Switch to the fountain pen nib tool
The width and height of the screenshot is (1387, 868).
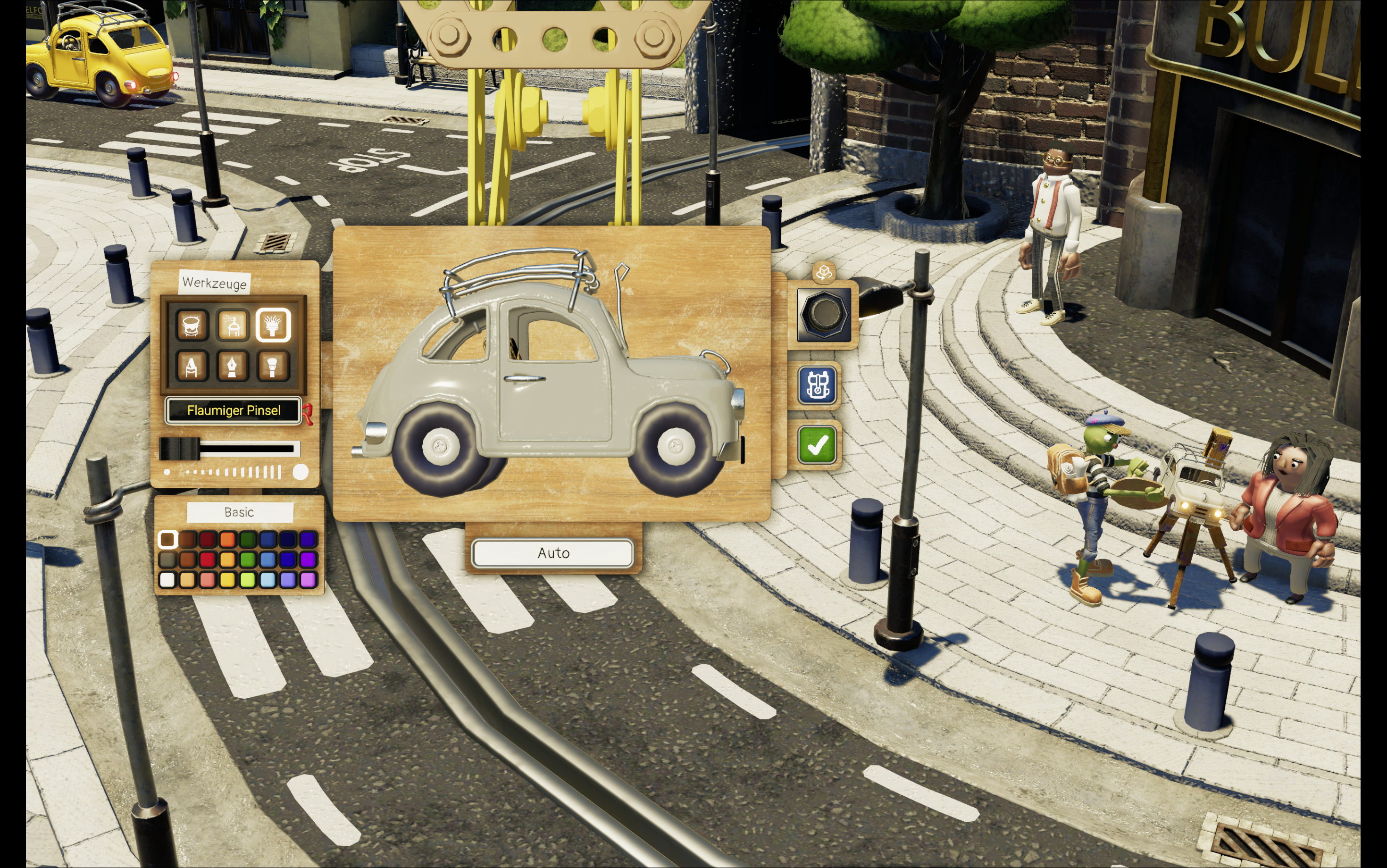(233, 366)
